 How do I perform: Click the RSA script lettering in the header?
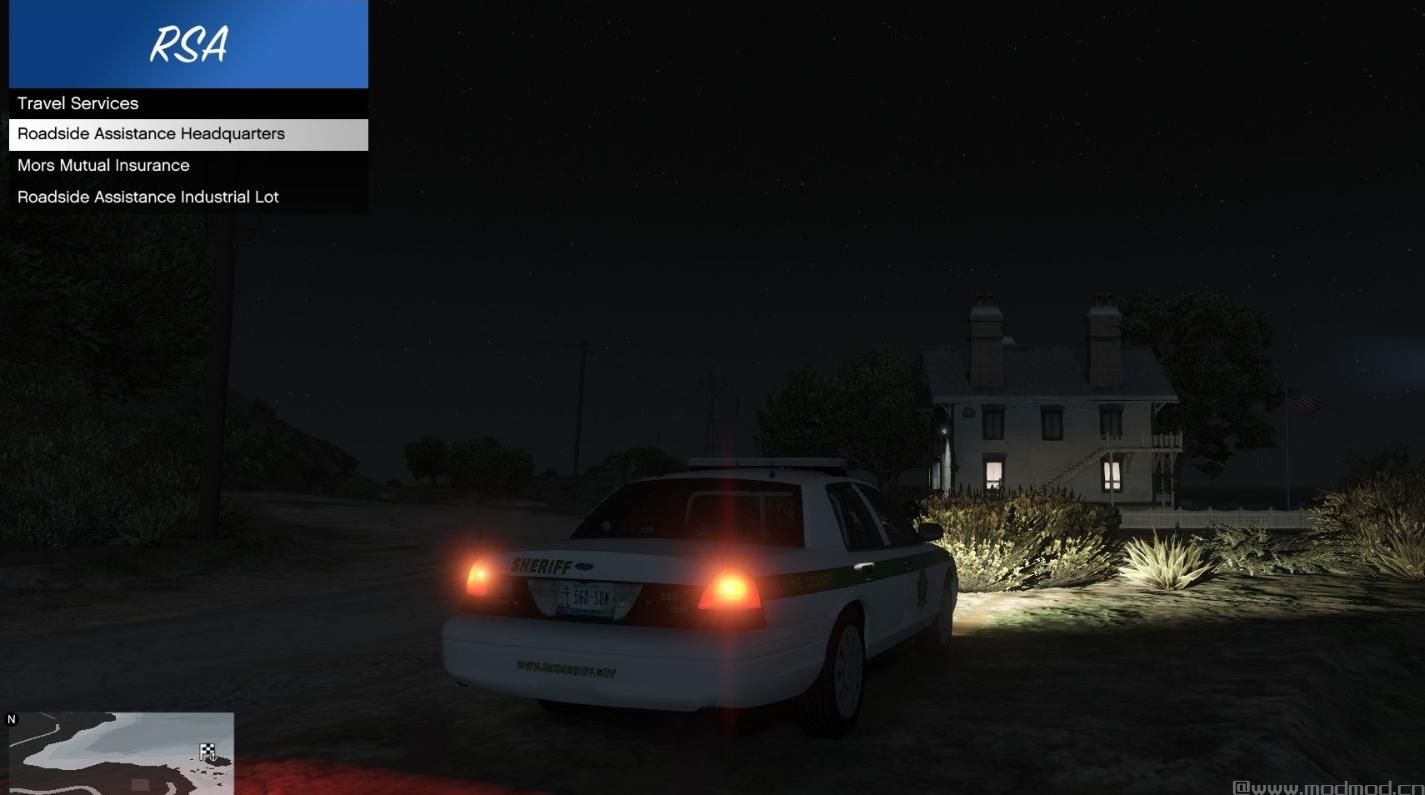pyautogui.click(x=188, y=44)
